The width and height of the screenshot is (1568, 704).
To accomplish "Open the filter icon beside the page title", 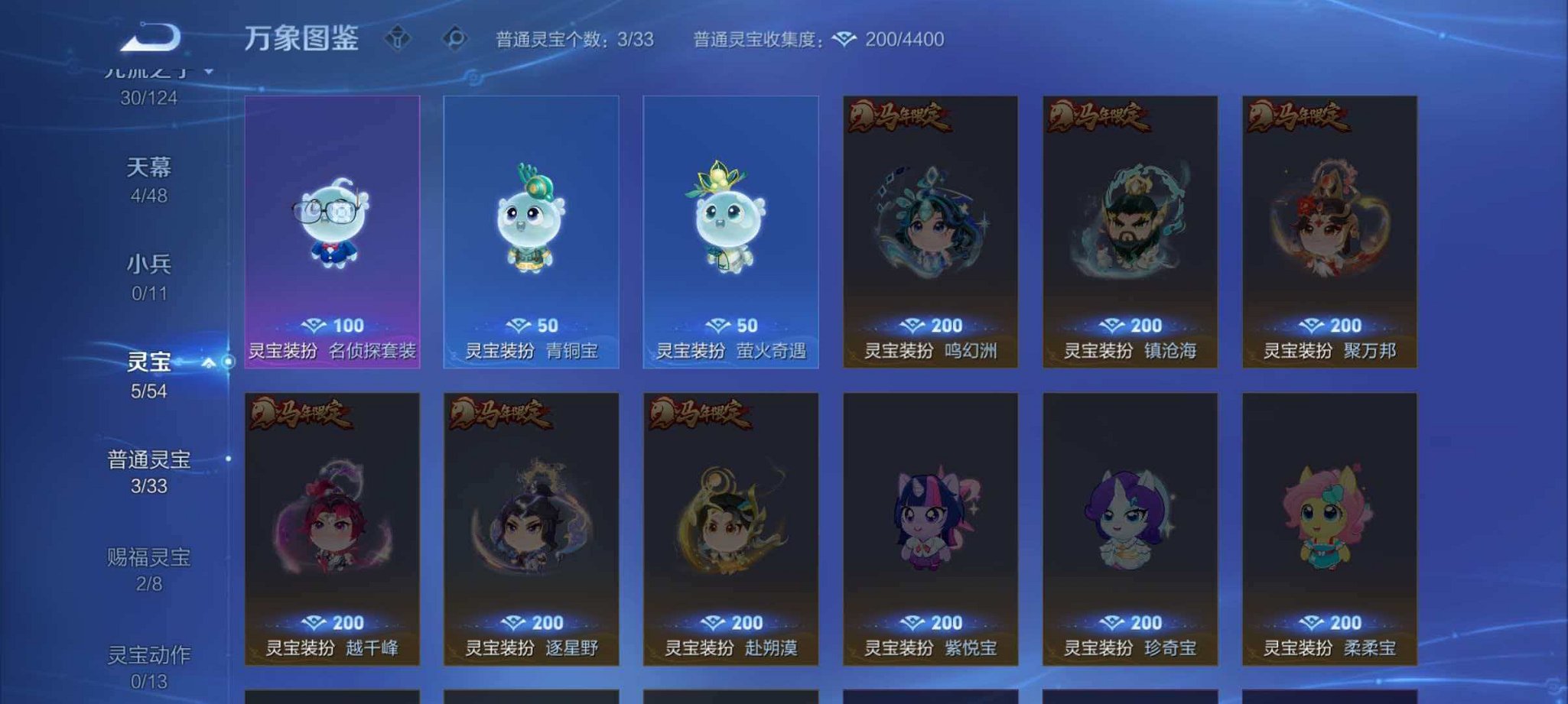I will [x=397, y=36].
